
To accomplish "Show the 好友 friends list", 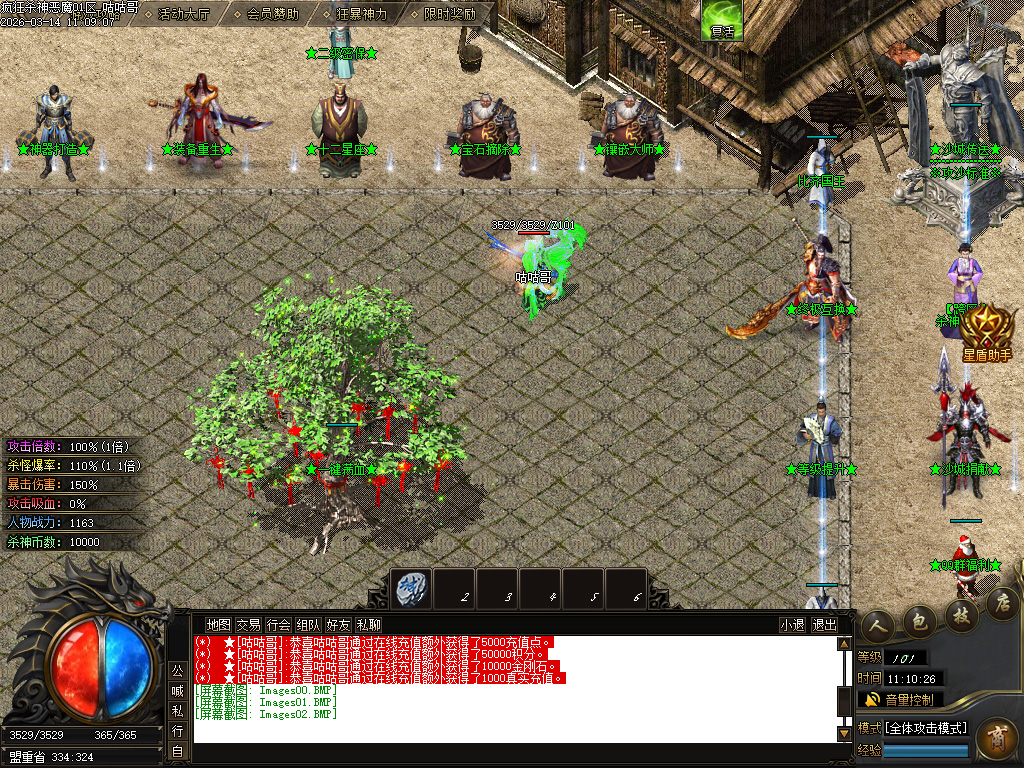I will 339,625.
